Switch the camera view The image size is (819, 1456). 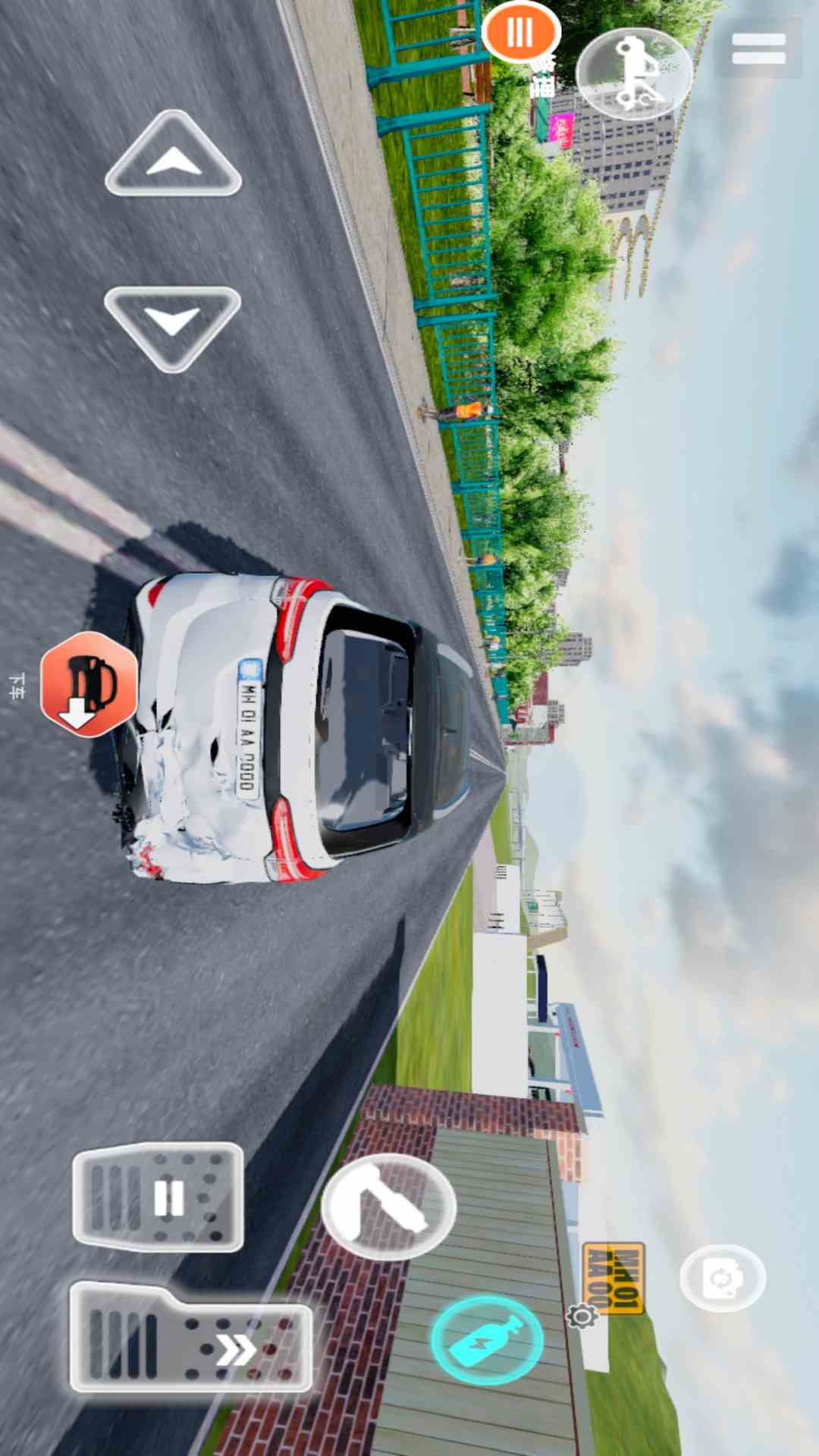(x=722, y=1278)
